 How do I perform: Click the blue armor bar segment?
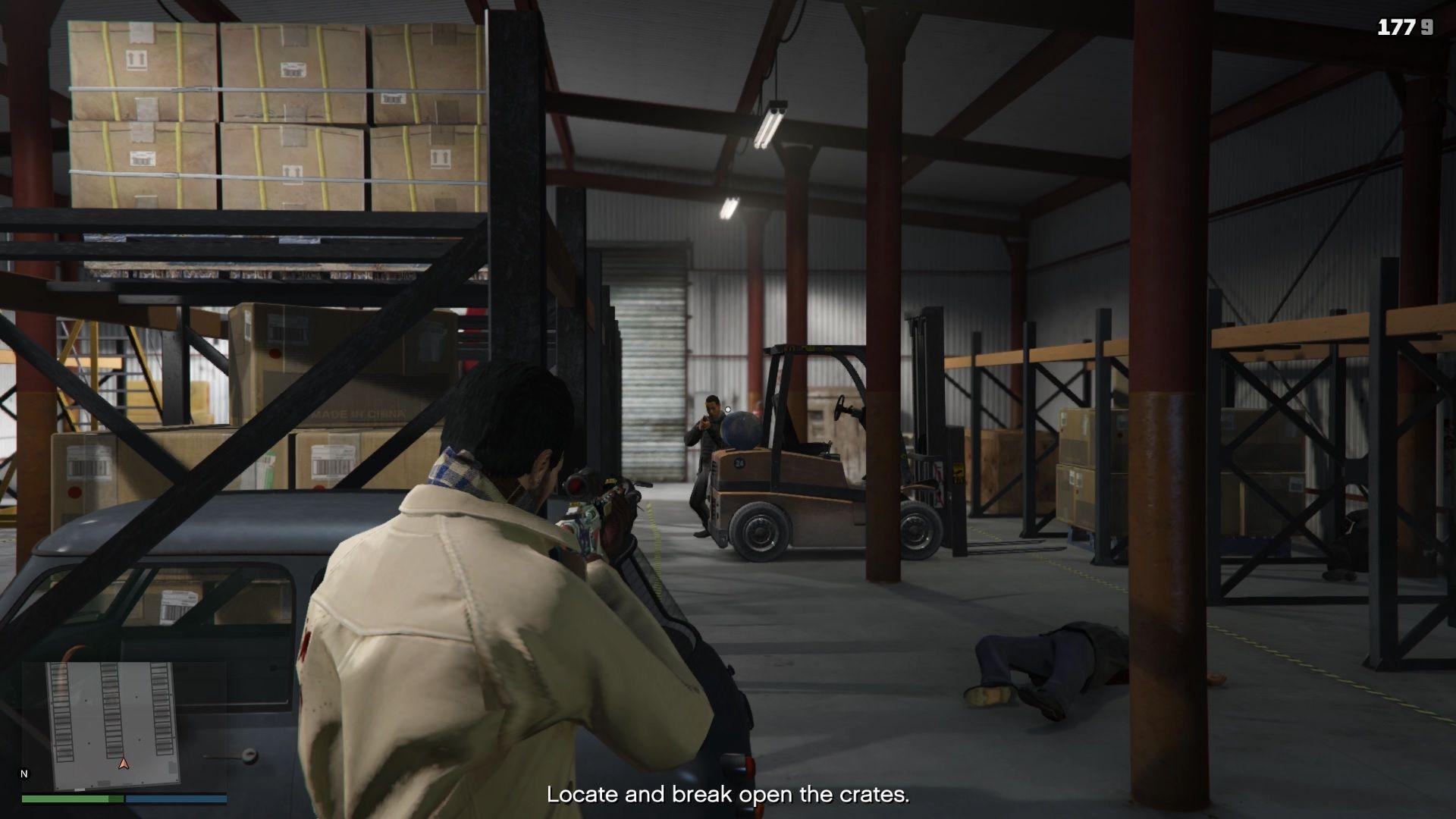(174, 799)
